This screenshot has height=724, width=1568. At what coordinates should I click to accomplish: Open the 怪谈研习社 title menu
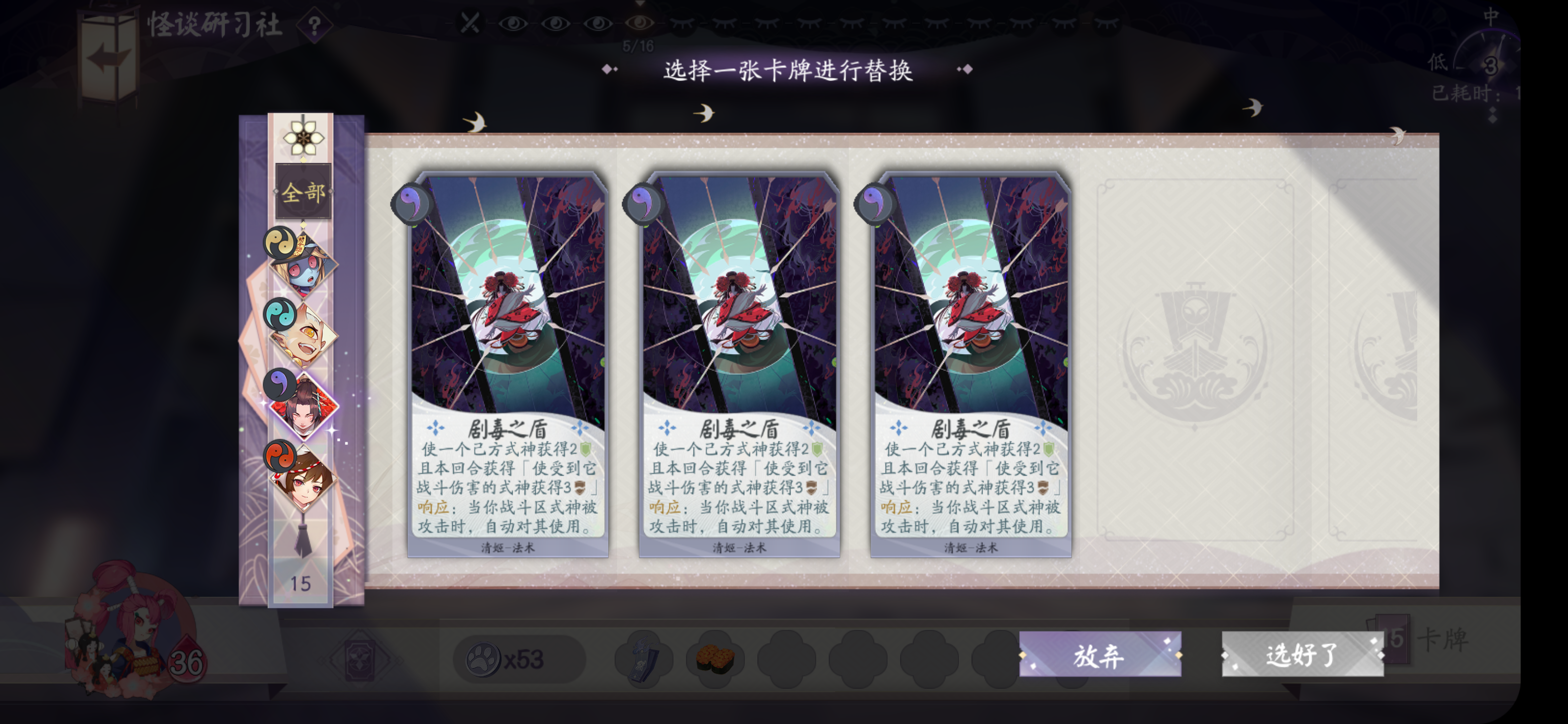coord(213,24)
